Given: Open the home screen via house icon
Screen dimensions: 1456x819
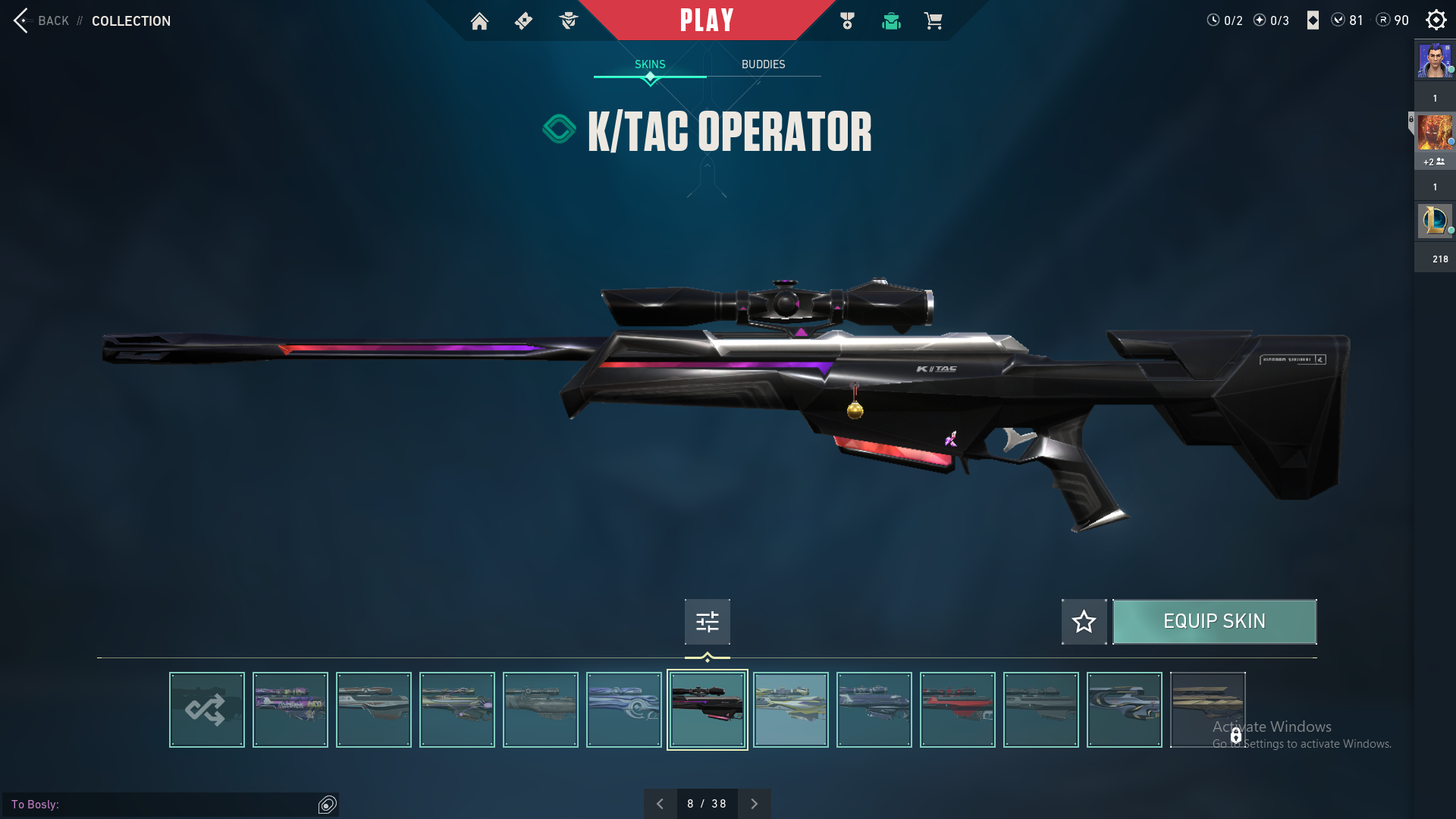Looking at the screenshot, I should (479, 21).
